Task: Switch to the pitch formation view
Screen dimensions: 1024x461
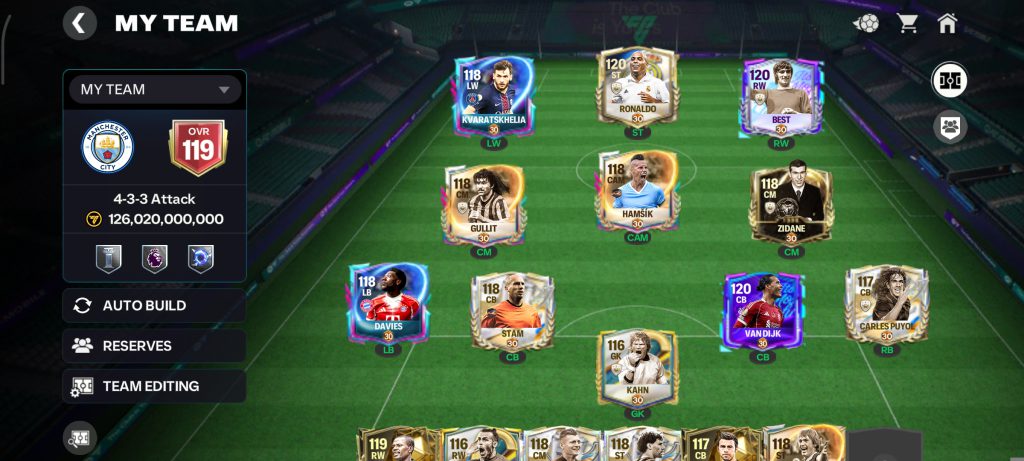Action: (x=949, y=80)
